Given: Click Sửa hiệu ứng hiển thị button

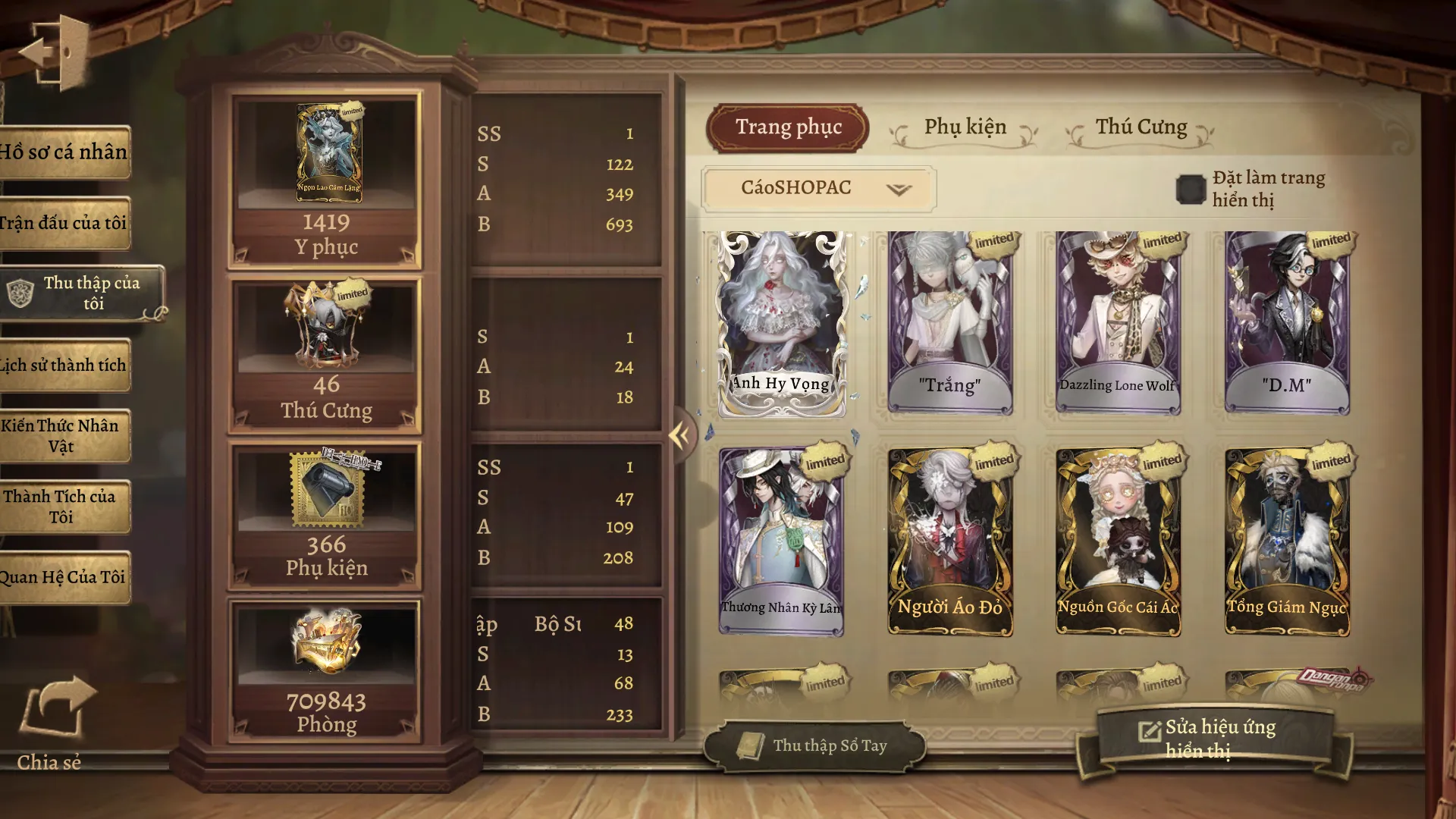Looking at the screenshot, I should (1213, 739).
